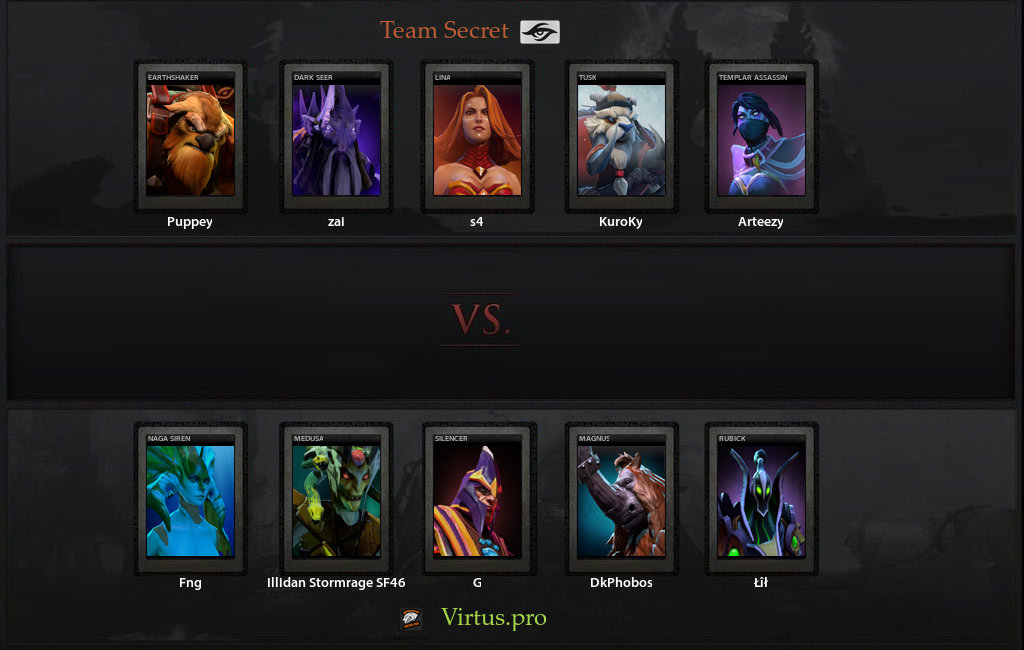Screen dimensions: 1024x650
Task: Open the Tusk hero card
Action: click(621, 137)
